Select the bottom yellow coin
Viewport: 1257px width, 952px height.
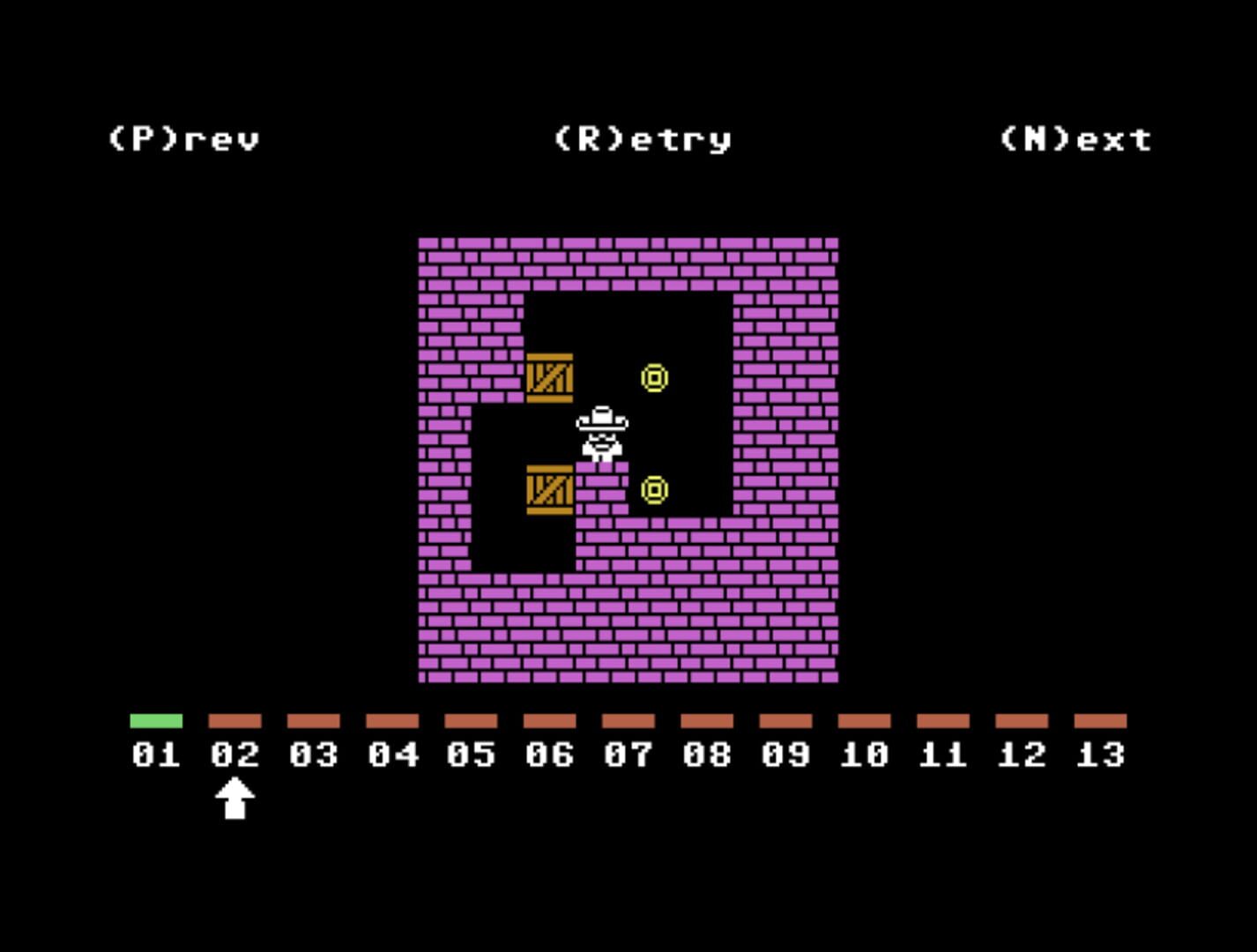pyautogui.click(x=655, y=490)
